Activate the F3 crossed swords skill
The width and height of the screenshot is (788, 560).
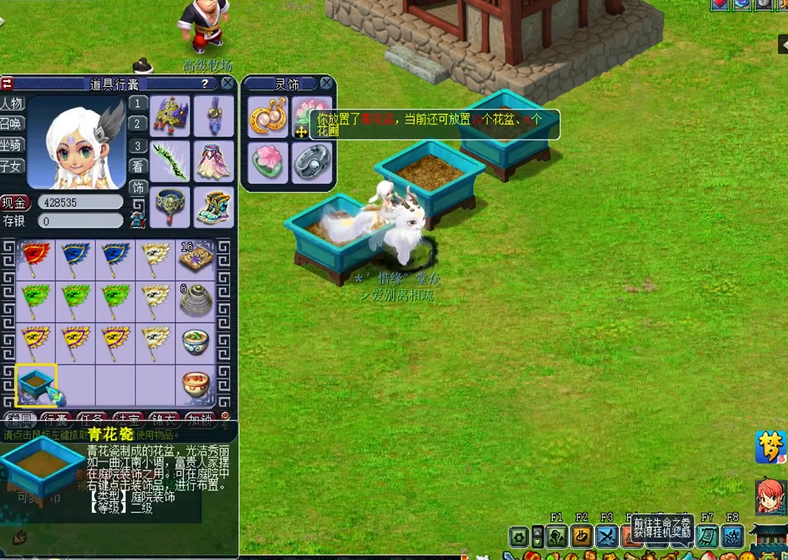pos(607,537)
